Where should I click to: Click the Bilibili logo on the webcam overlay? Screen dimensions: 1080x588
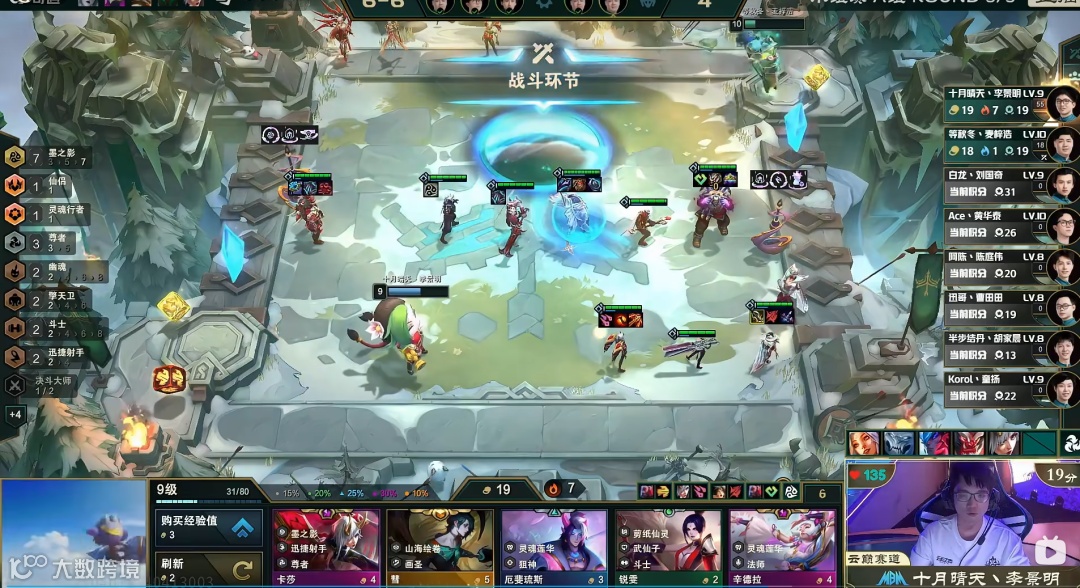point(1048,551)
